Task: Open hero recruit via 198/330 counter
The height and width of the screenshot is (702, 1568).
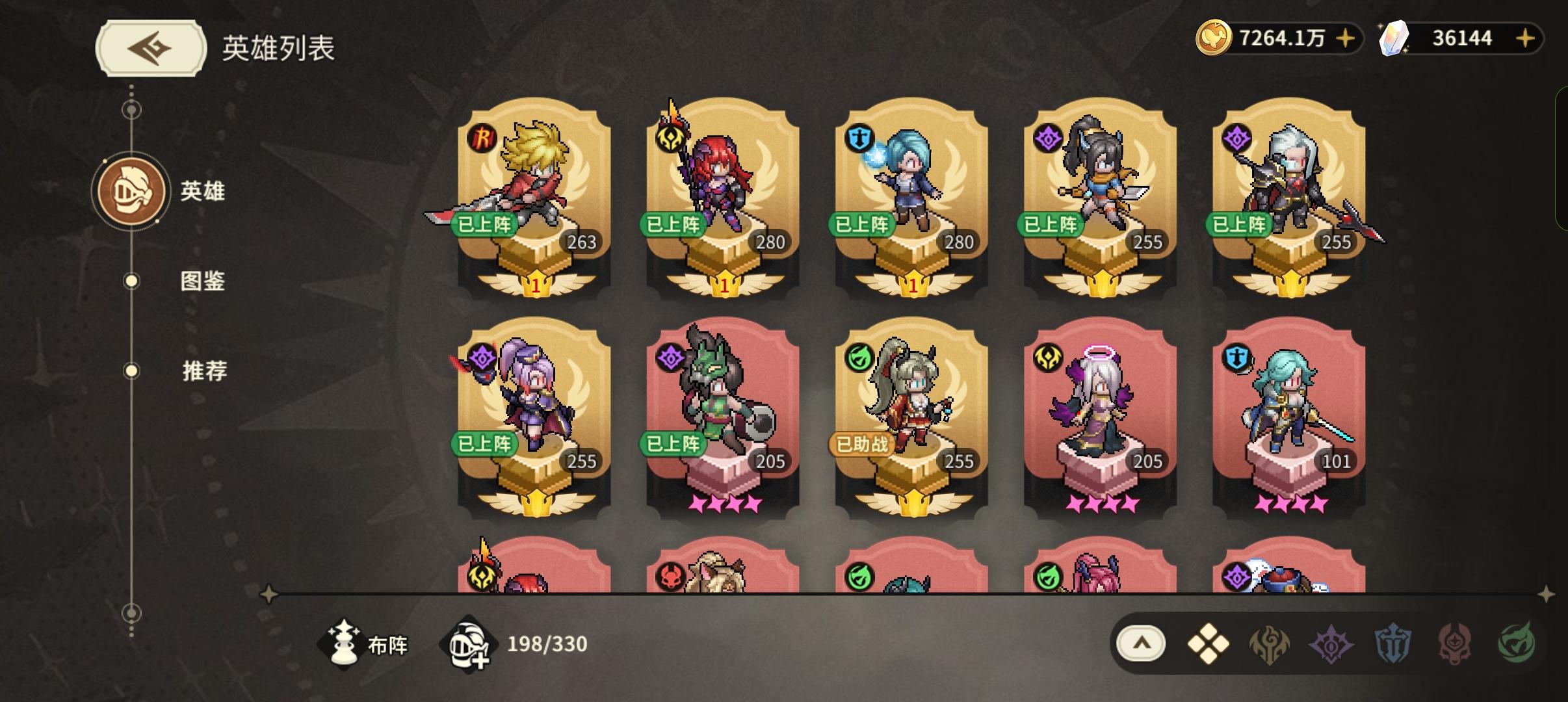Action: (470, 643)
